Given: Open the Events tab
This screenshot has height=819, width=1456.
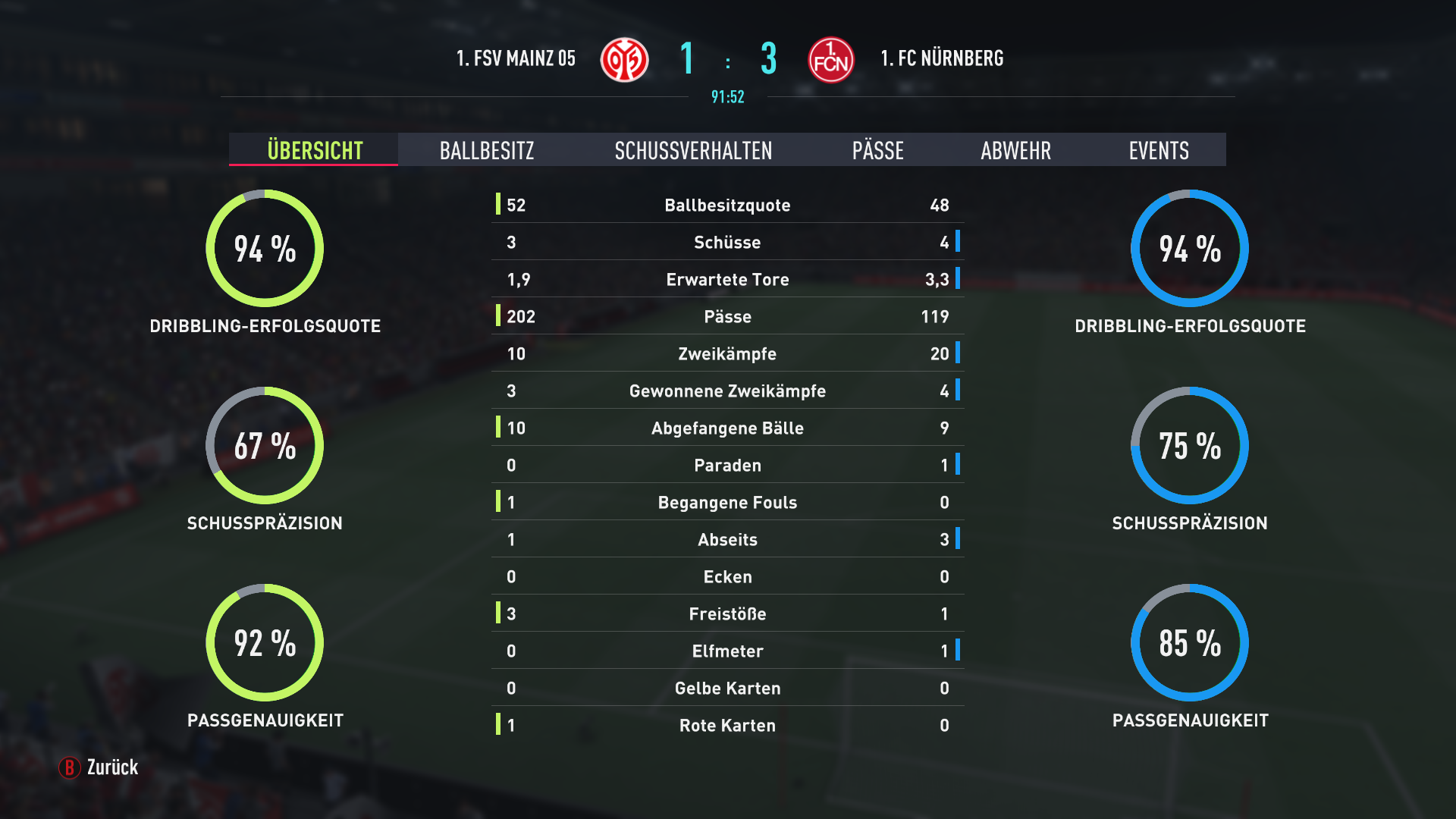Looking at the screenshot, I should point(1158,150).
